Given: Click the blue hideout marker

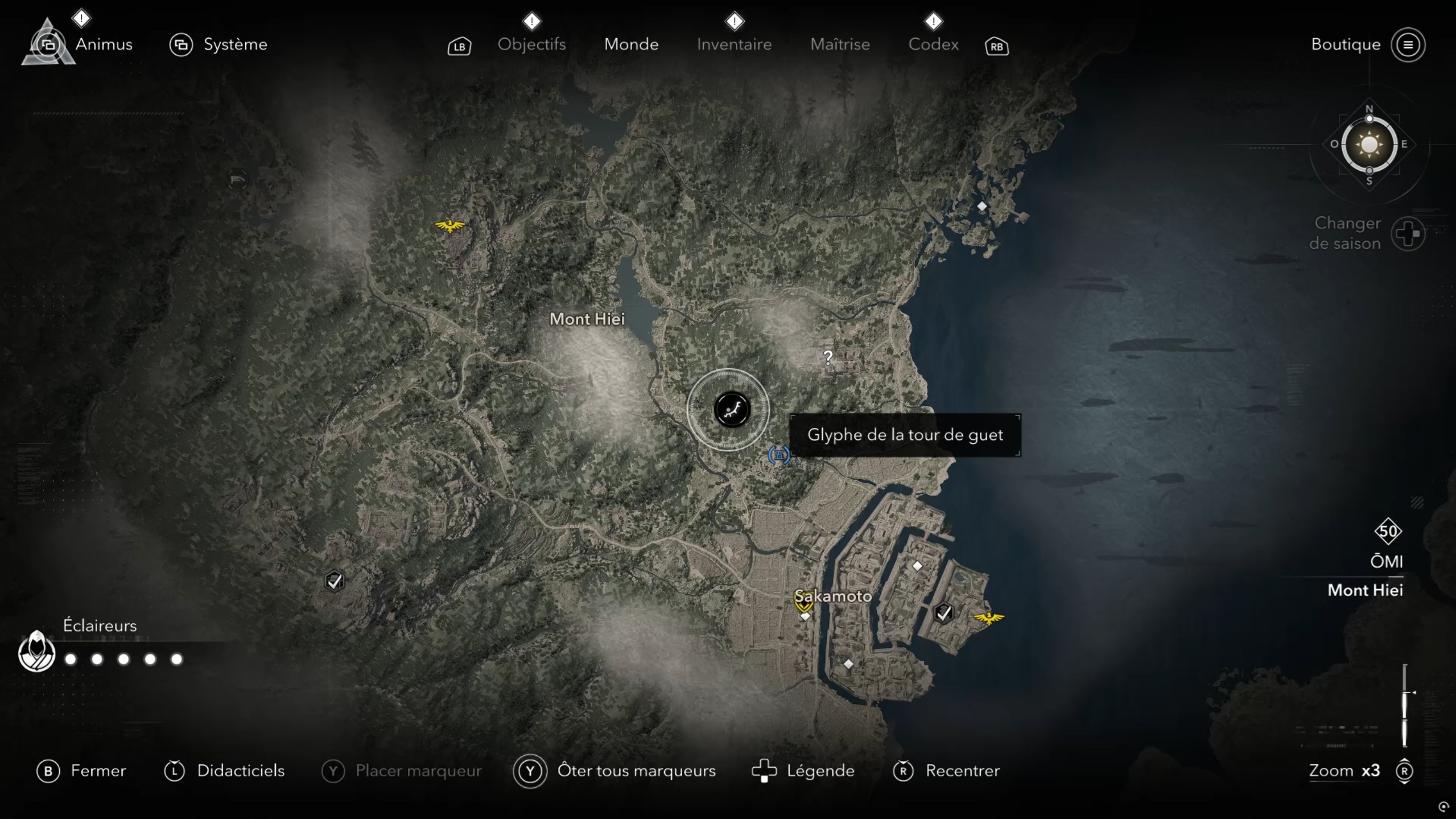Looking at the screenshot, I should pyautogui.click(x=778, y=455).
